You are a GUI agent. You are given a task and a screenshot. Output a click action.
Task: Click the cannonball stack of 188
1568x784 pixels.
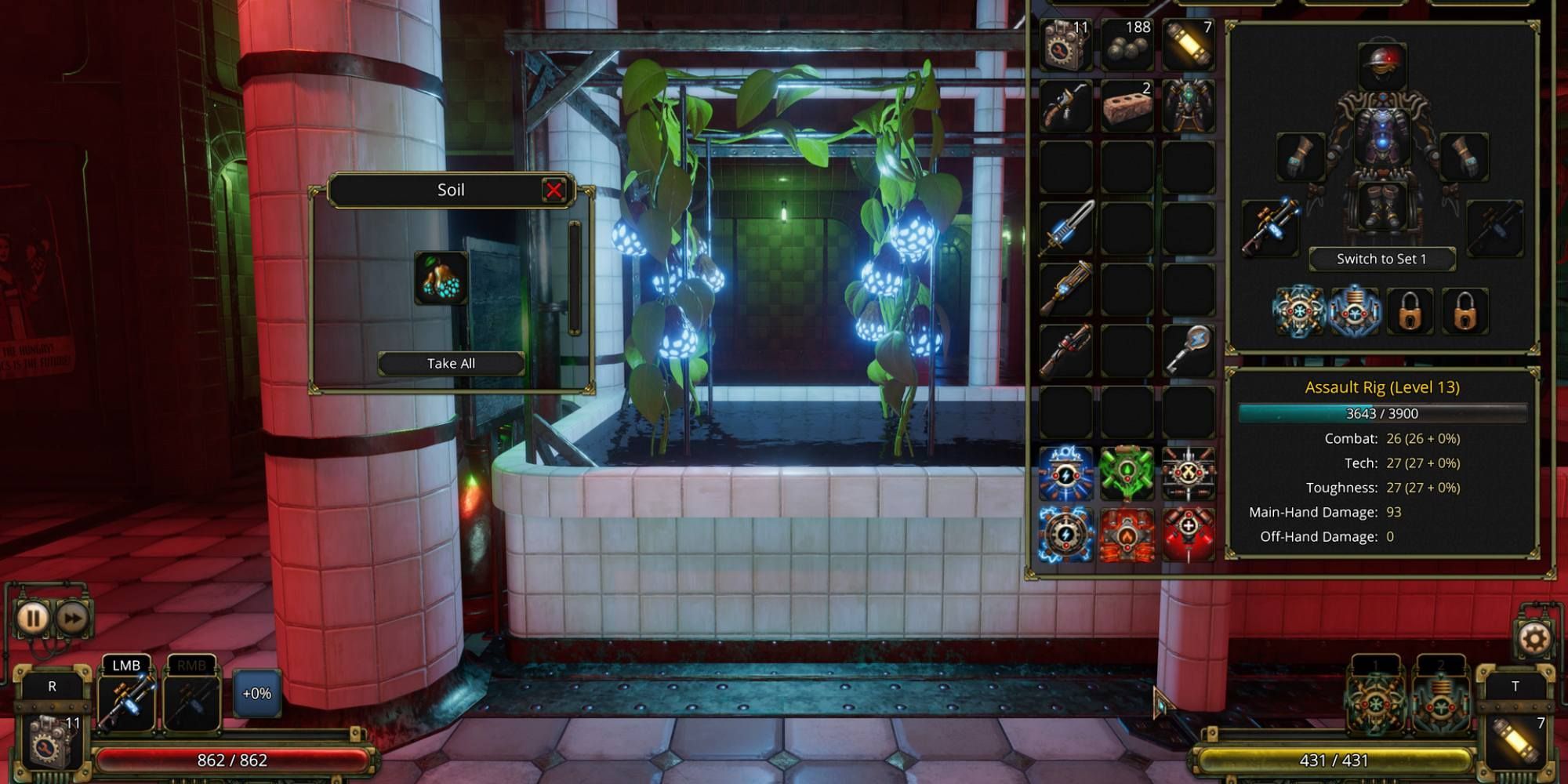(1127, 45)
